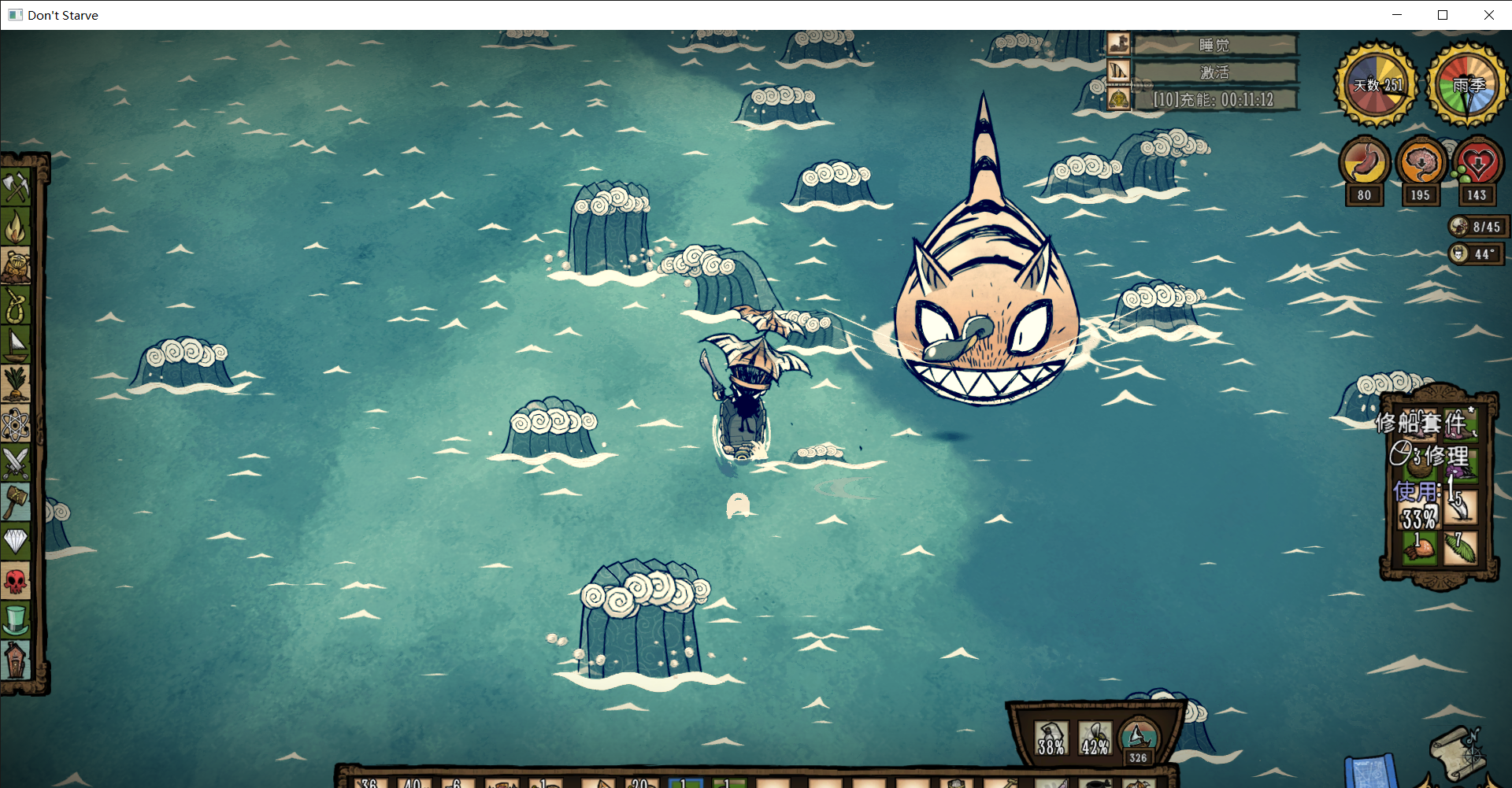Open the blue blueprint scroll icon
The image size is (1512, 788).
click(x=1370, y=771)
